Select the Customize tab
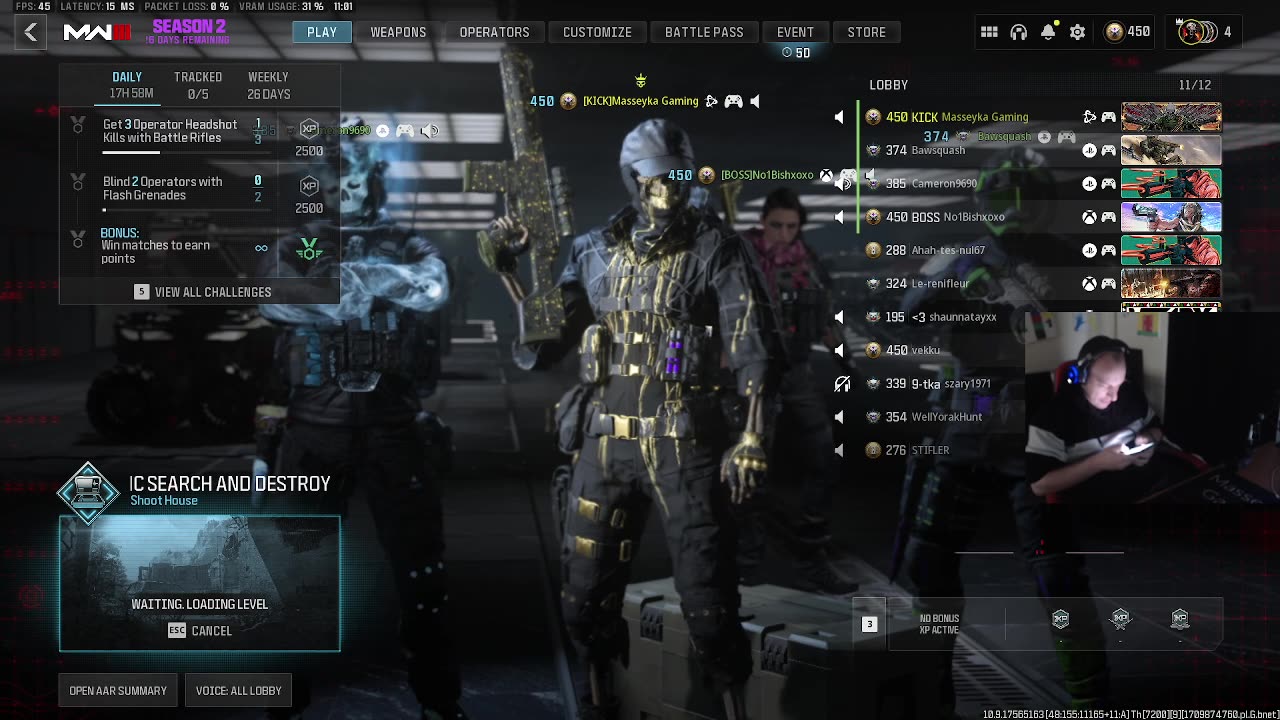This screenshot has height=720, width=1280. click(597, 32)
